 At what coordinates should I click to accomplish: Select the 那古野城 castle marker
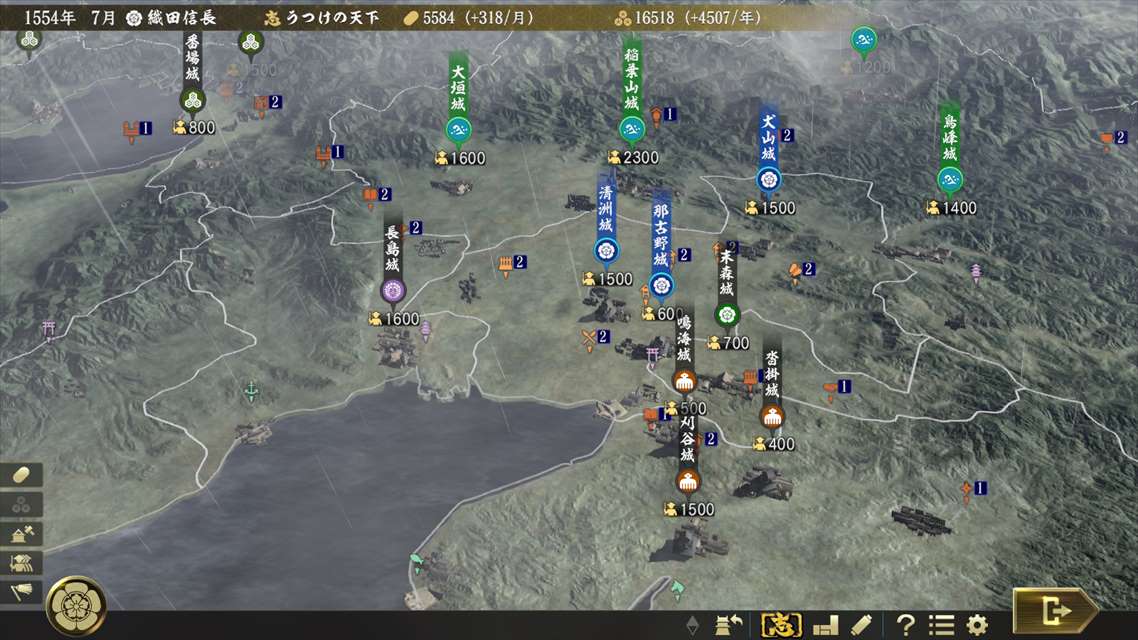[x=660, y=286]
